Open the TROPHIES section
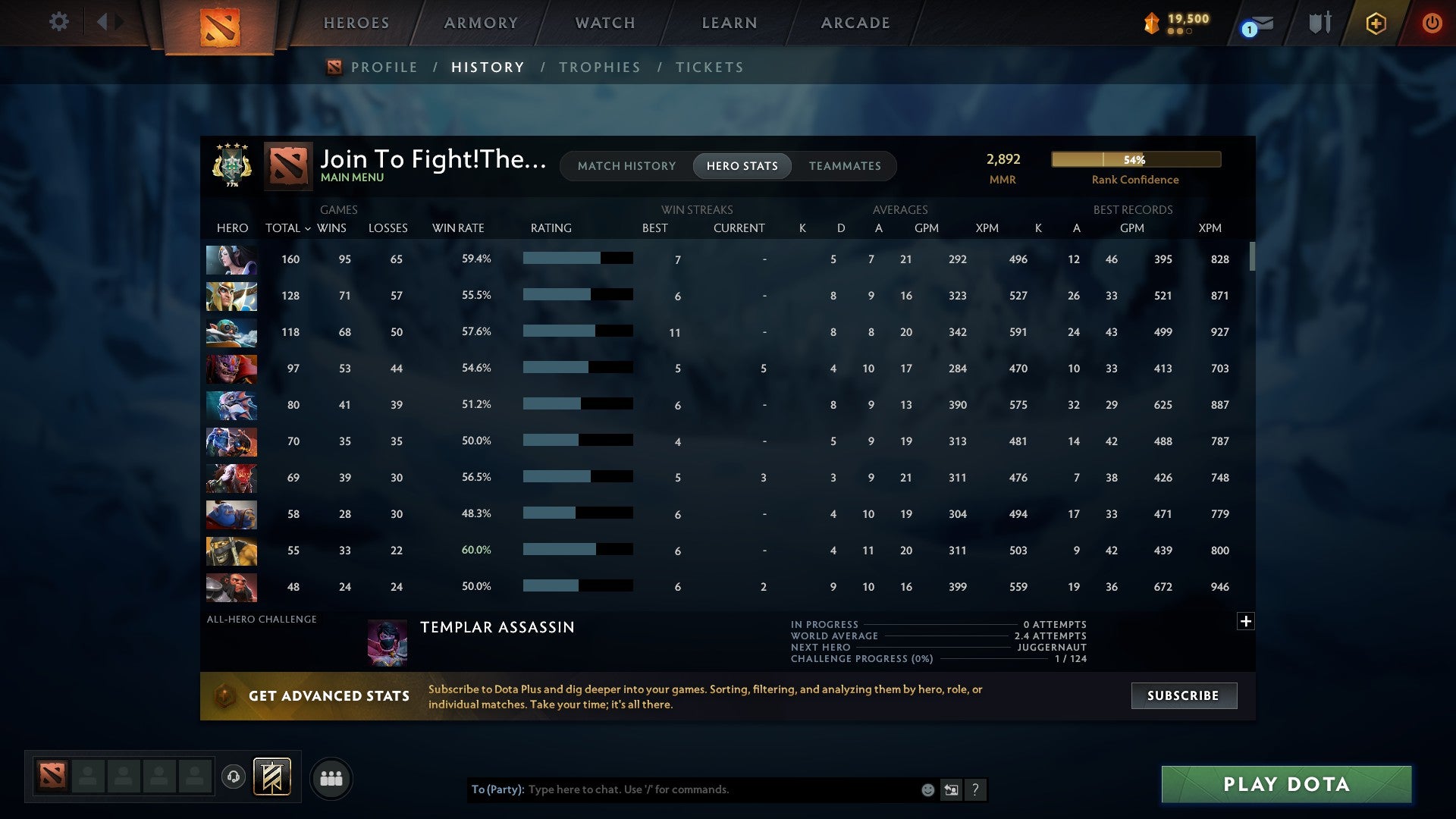 coord(599,67)
